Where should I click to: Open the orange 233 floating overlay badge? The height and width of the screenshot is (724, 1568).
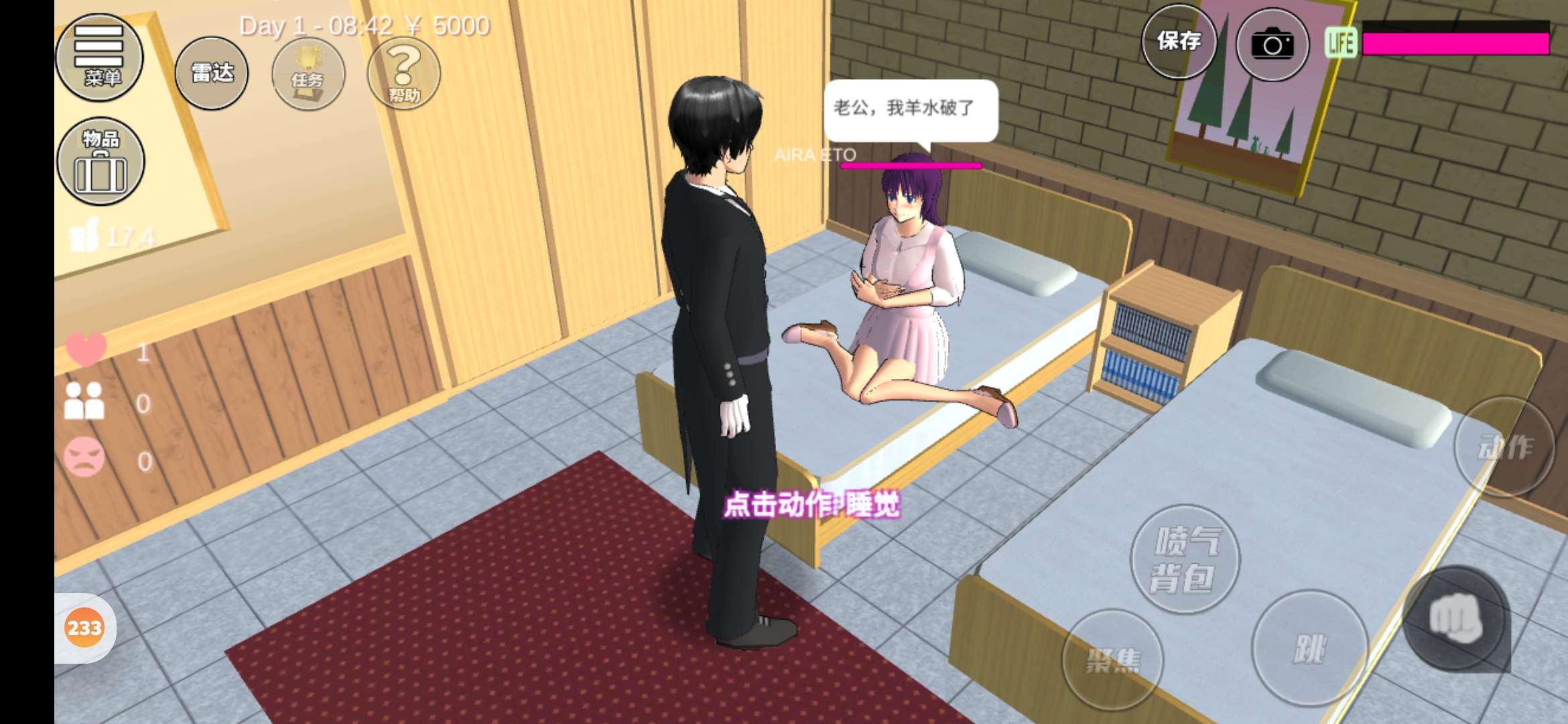(84, 628)
